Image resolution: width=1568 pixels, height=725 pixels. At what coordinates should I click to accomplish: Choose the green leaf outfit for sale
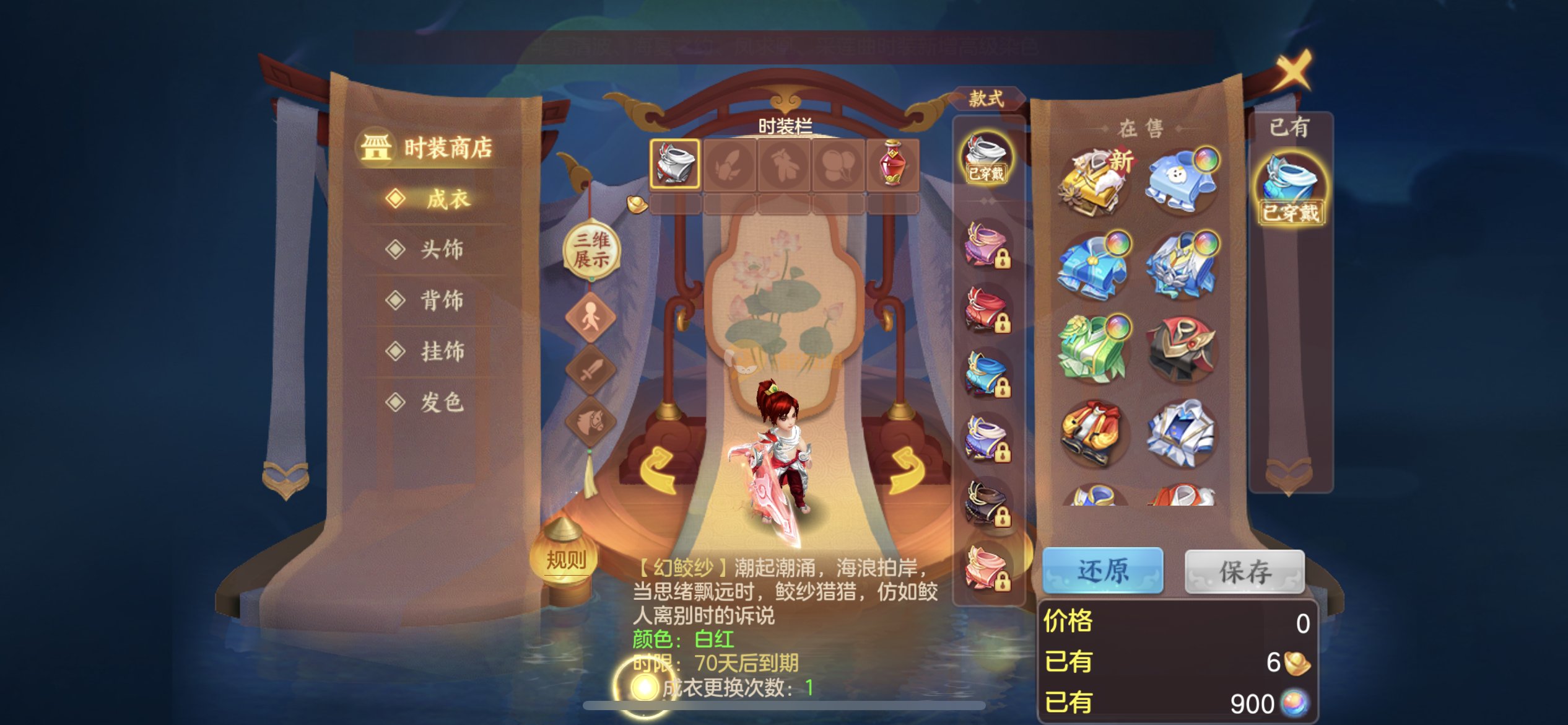click(x=1095, y=348)
